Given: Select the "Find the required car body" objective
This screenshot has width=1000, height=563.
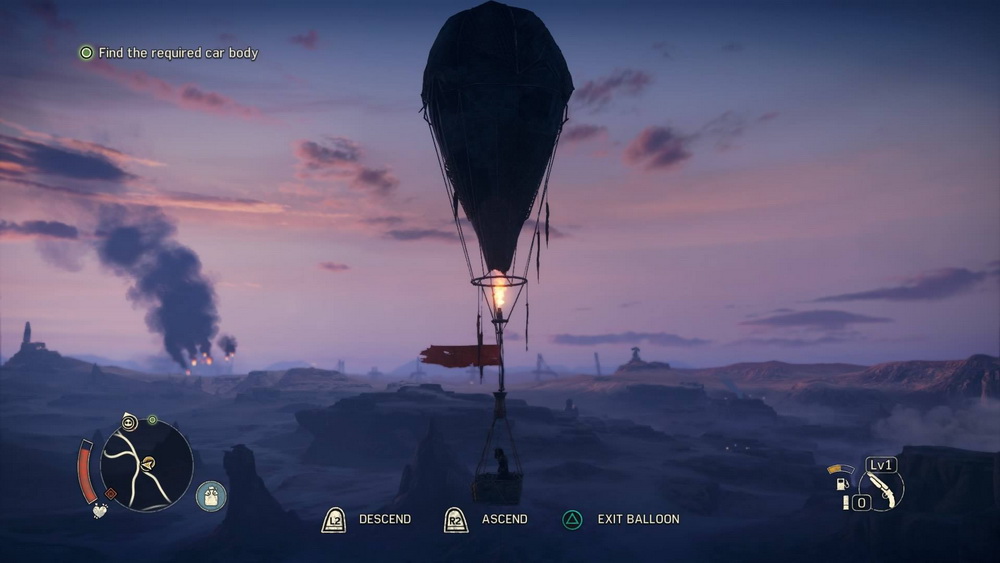Looking at the screenshot, I should click(169, 53).
